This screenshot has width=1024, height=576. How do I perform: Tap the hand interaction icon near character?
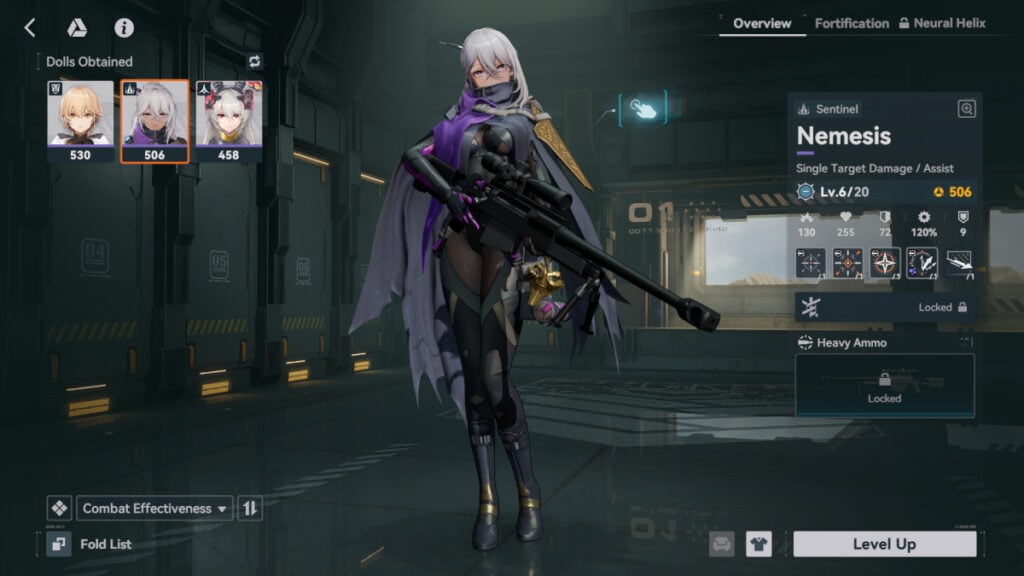coord(641,109)
